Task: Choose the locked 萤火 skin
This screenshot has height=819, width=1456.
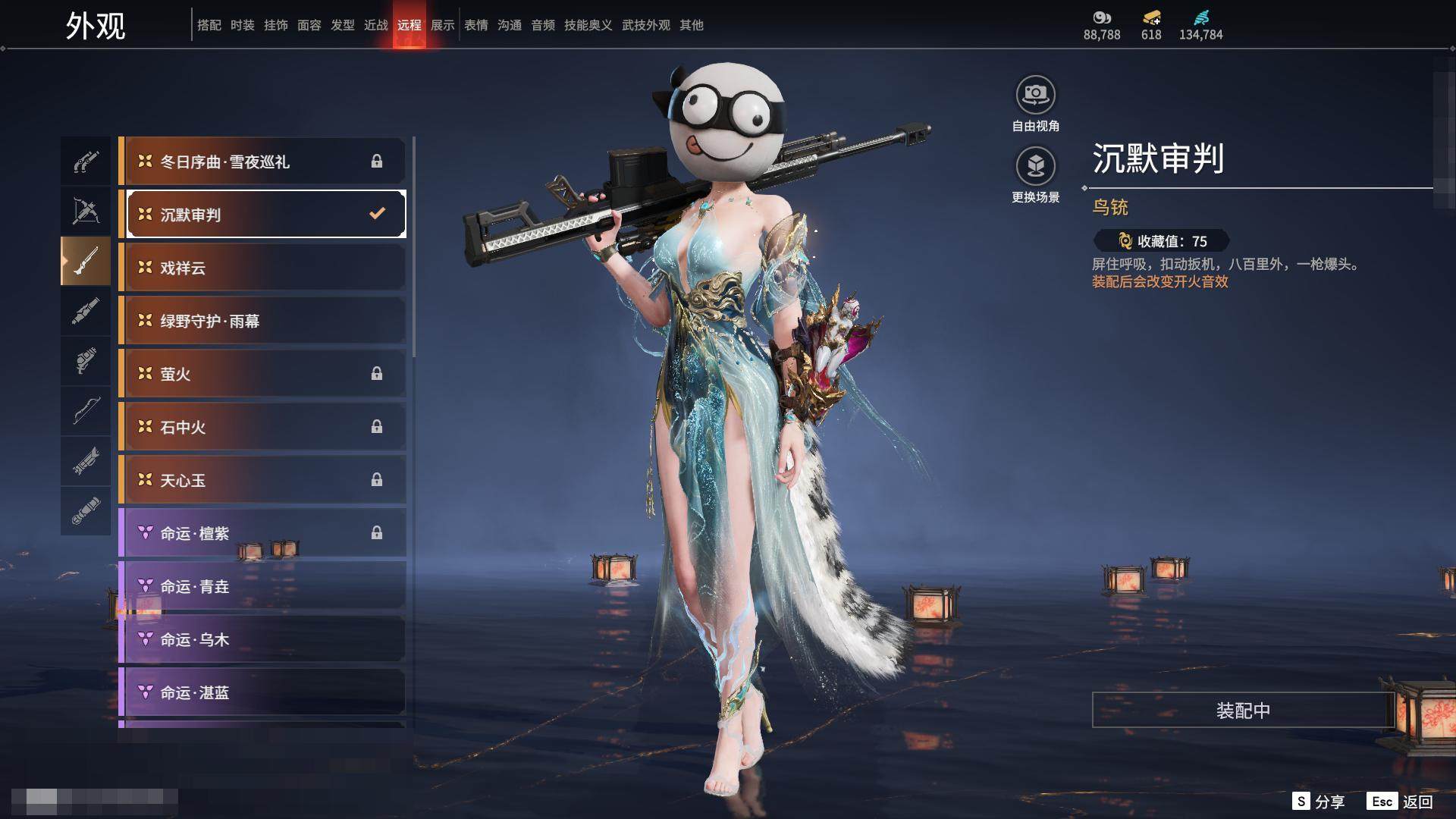Action: pos(262,374)
